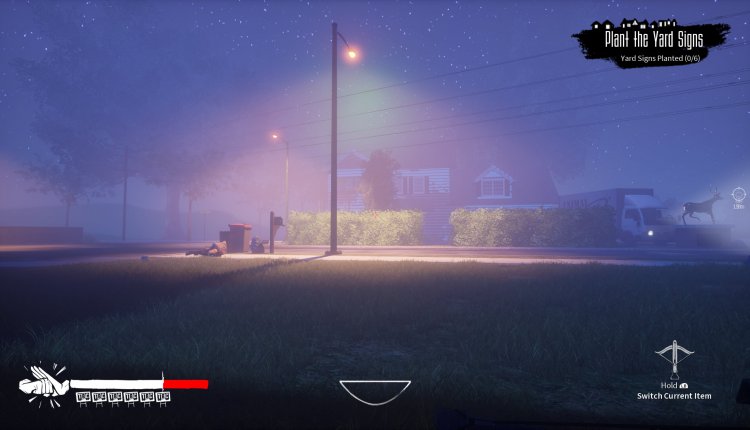750x430 pixels.
Task: Click the fist melee icon
Action: 43,382
